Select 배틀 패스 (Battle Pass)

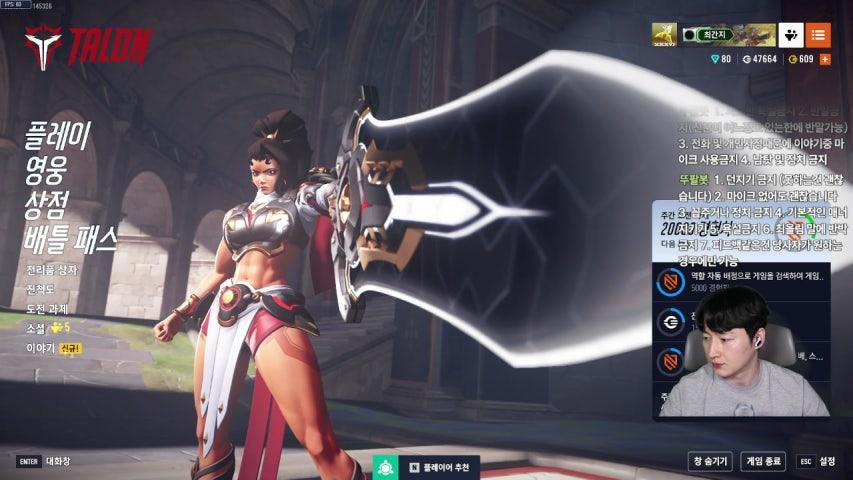tap(71, 238)
